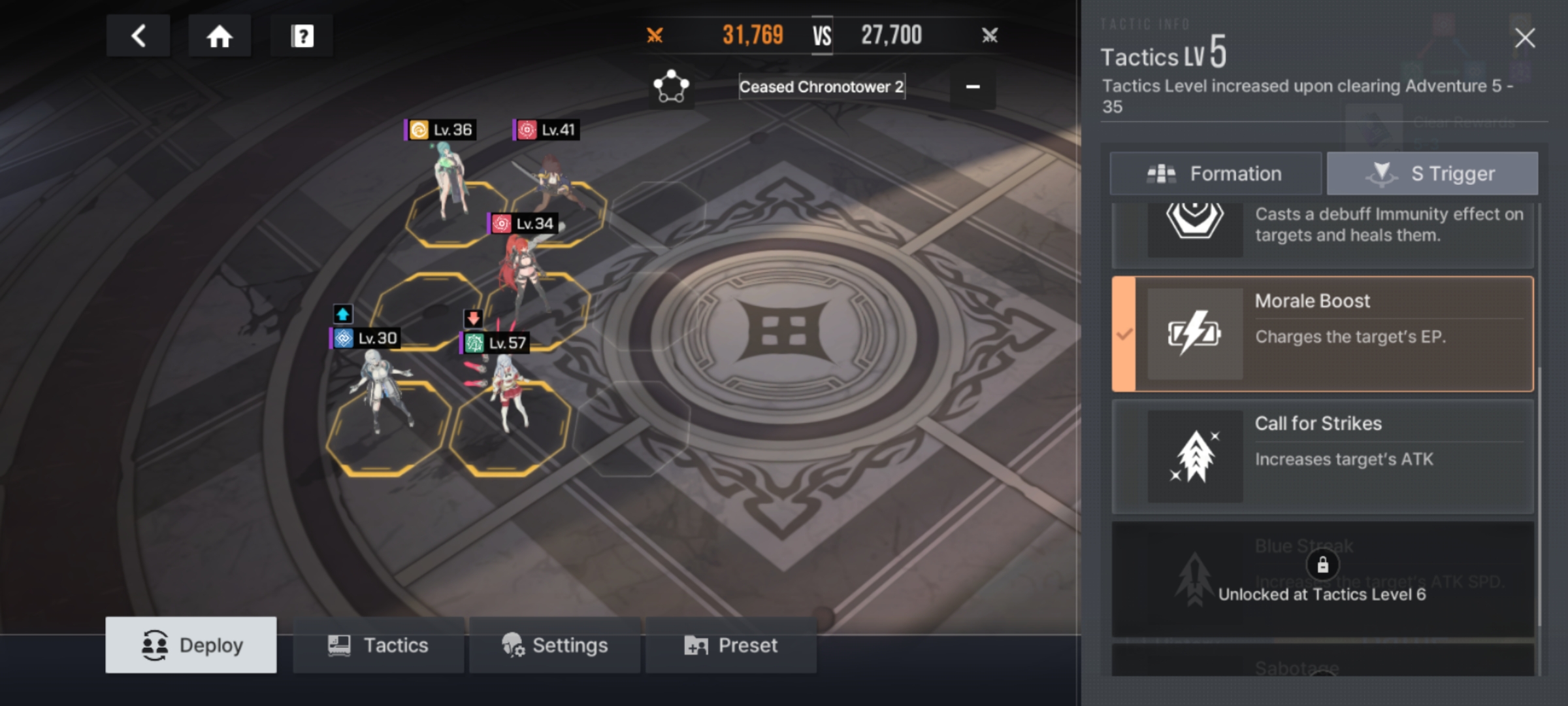Open the Preset tab
This screenshot has width=1568, height=706.
point(731,645)
